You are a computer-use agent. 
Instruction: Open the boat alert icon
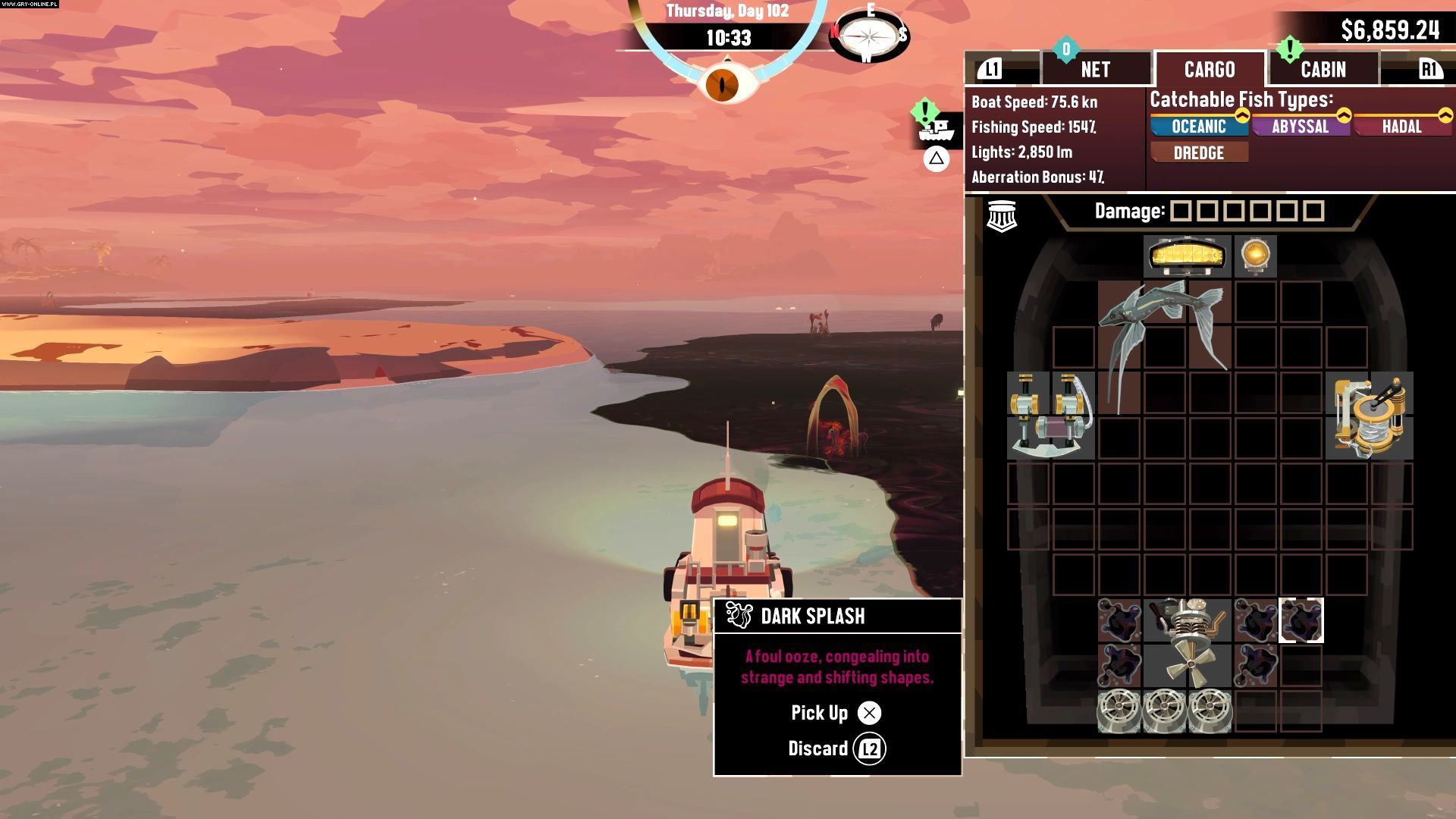tap(936, 129)
